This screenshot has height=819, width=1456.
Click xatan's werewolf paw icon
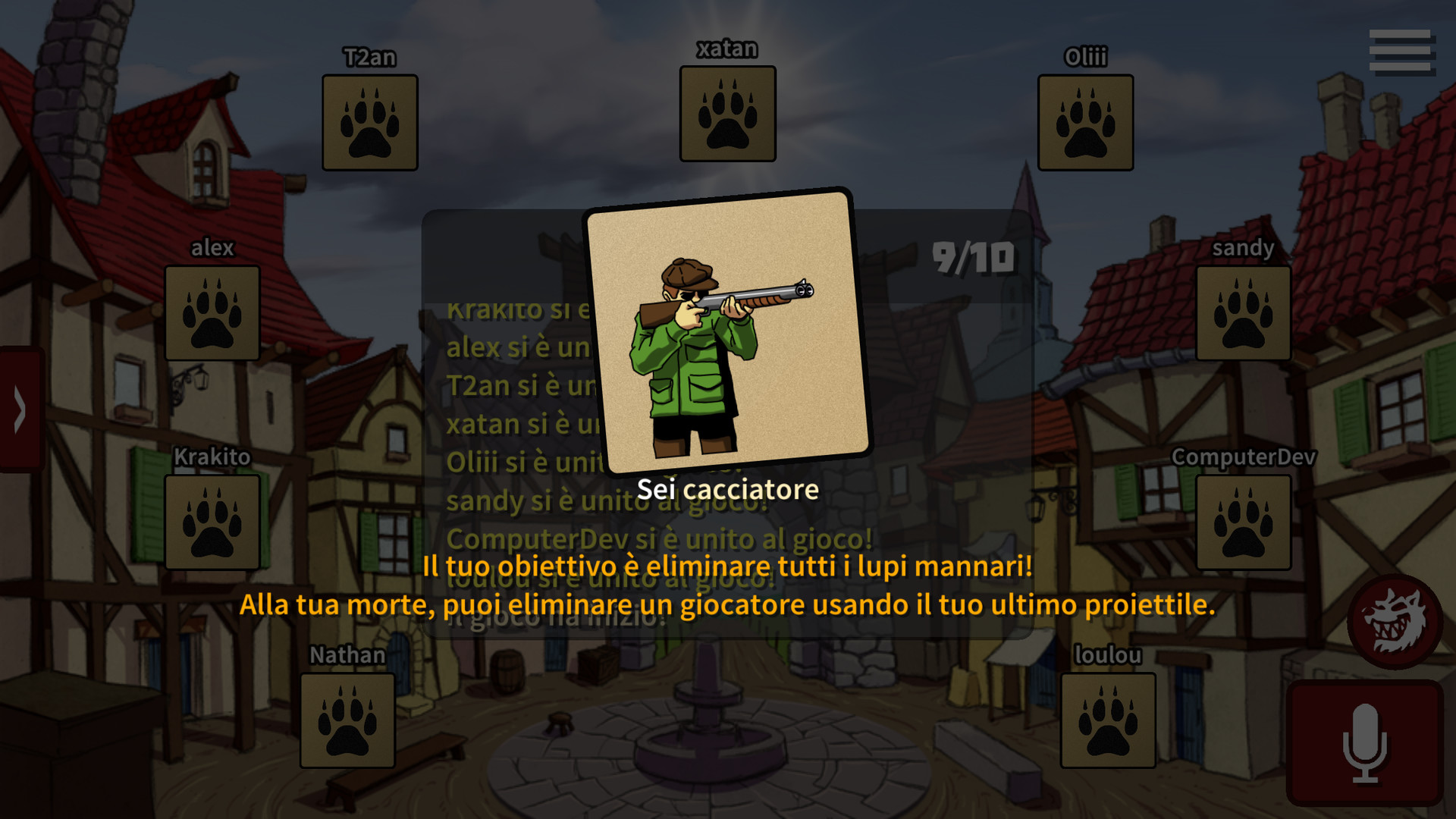(727, 114)
